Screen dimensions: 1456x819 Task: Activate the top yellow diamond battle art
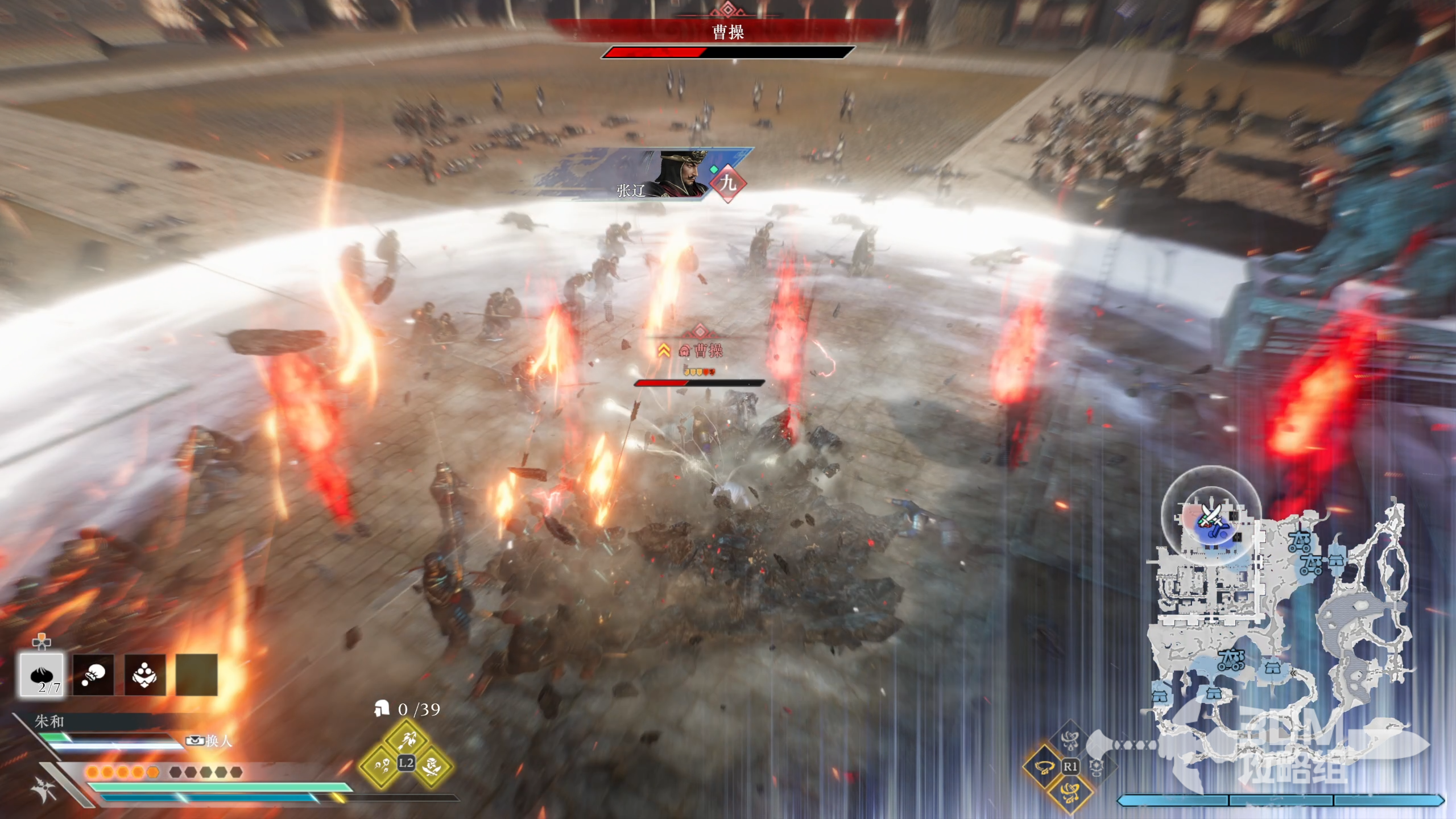(x=406, y=739)
